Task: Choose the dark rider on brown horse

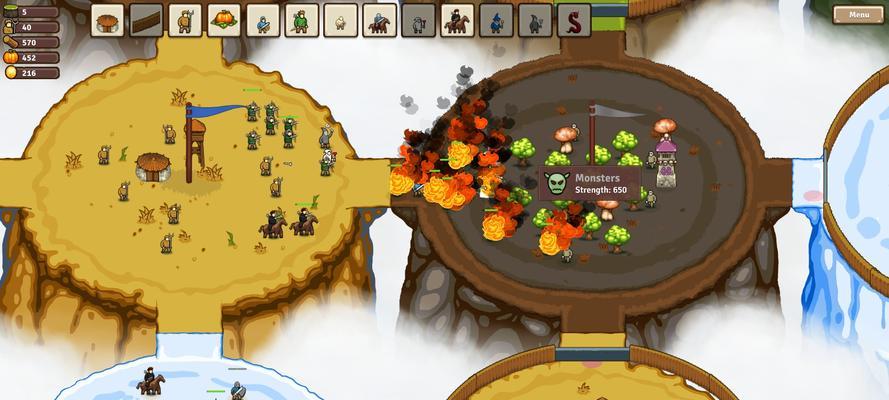Action: pyautogui.click(x=457, y=20)
